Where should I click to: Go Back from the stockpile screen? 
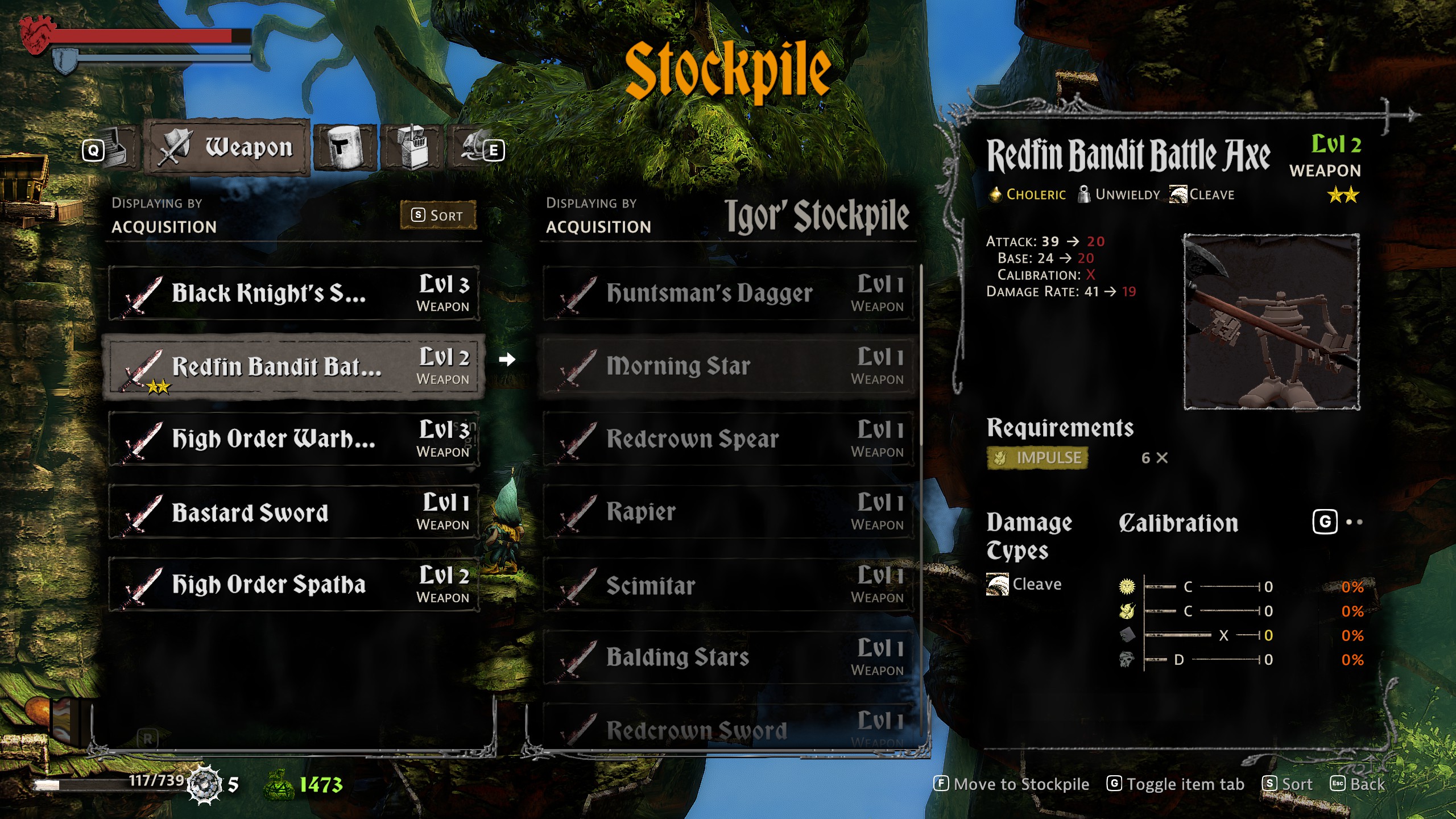pos(1357,784)
